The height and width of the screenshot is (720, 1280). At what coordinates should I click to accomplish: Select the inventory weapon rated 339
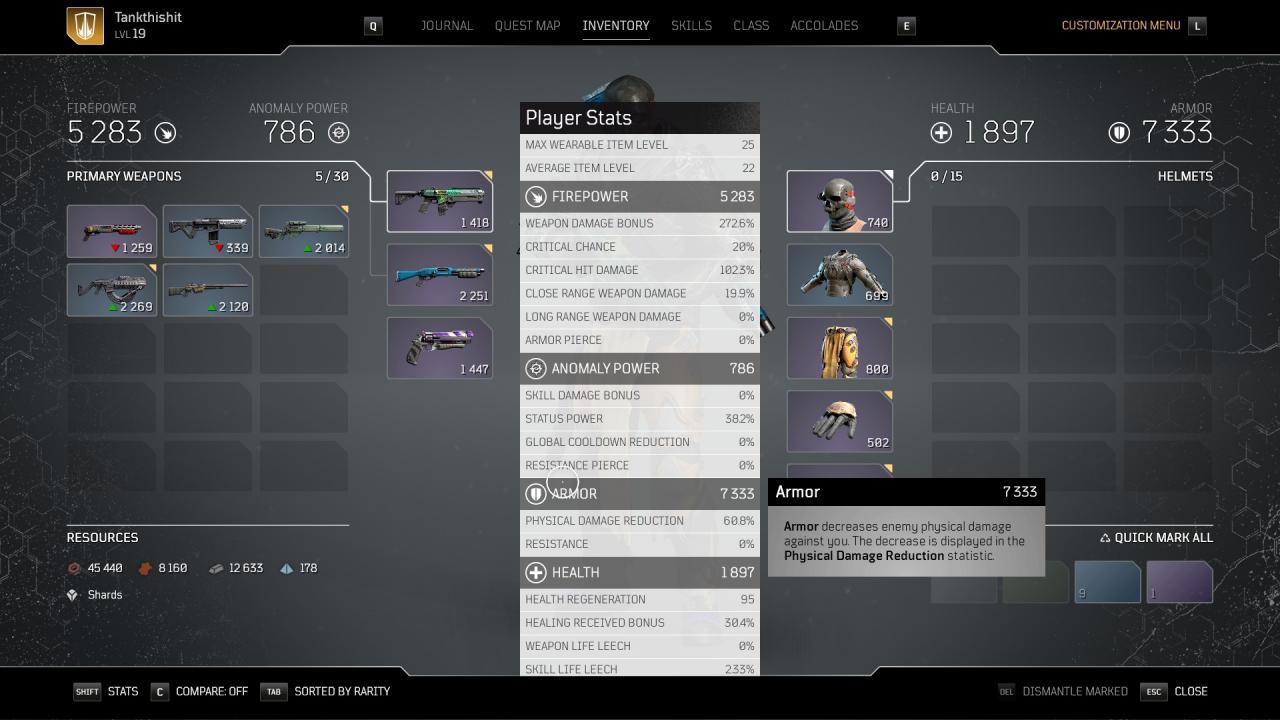pyautogui.click(x=208, y=231)
